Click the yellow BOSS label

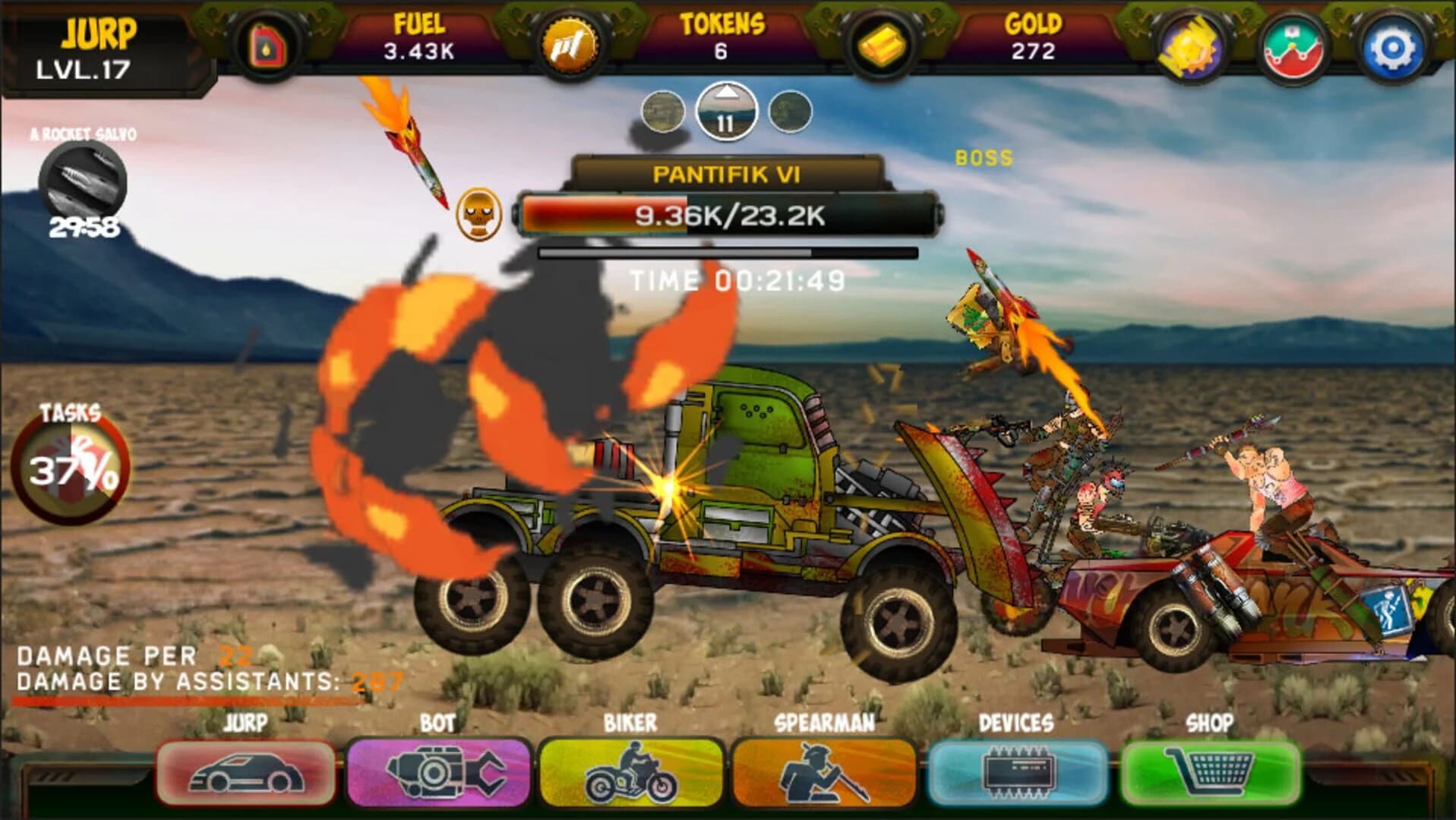[983, 159]
